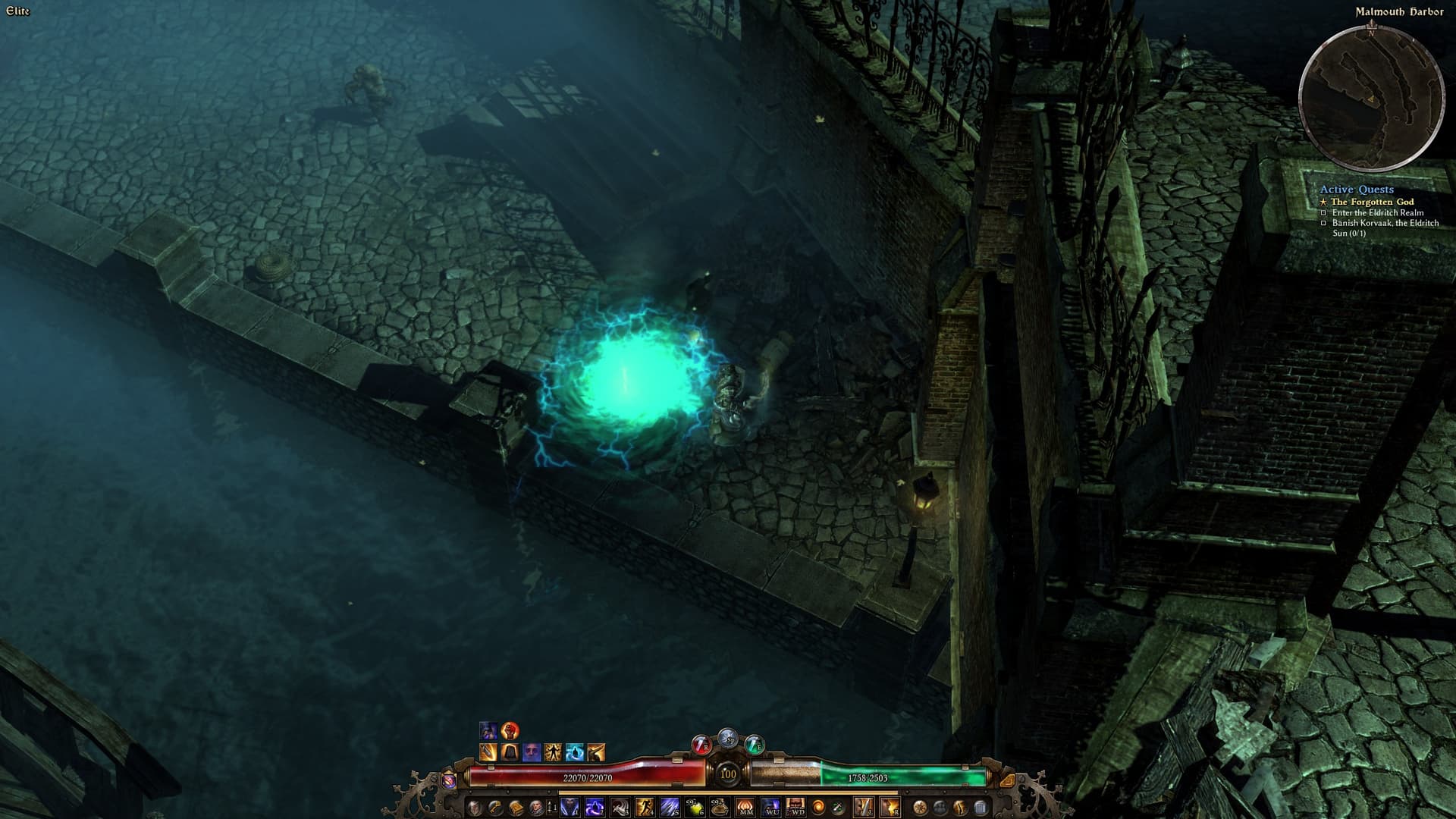Click the bearded character portrait icon
The height and width of the screenshot is (819, 1456).
point(536,808)
